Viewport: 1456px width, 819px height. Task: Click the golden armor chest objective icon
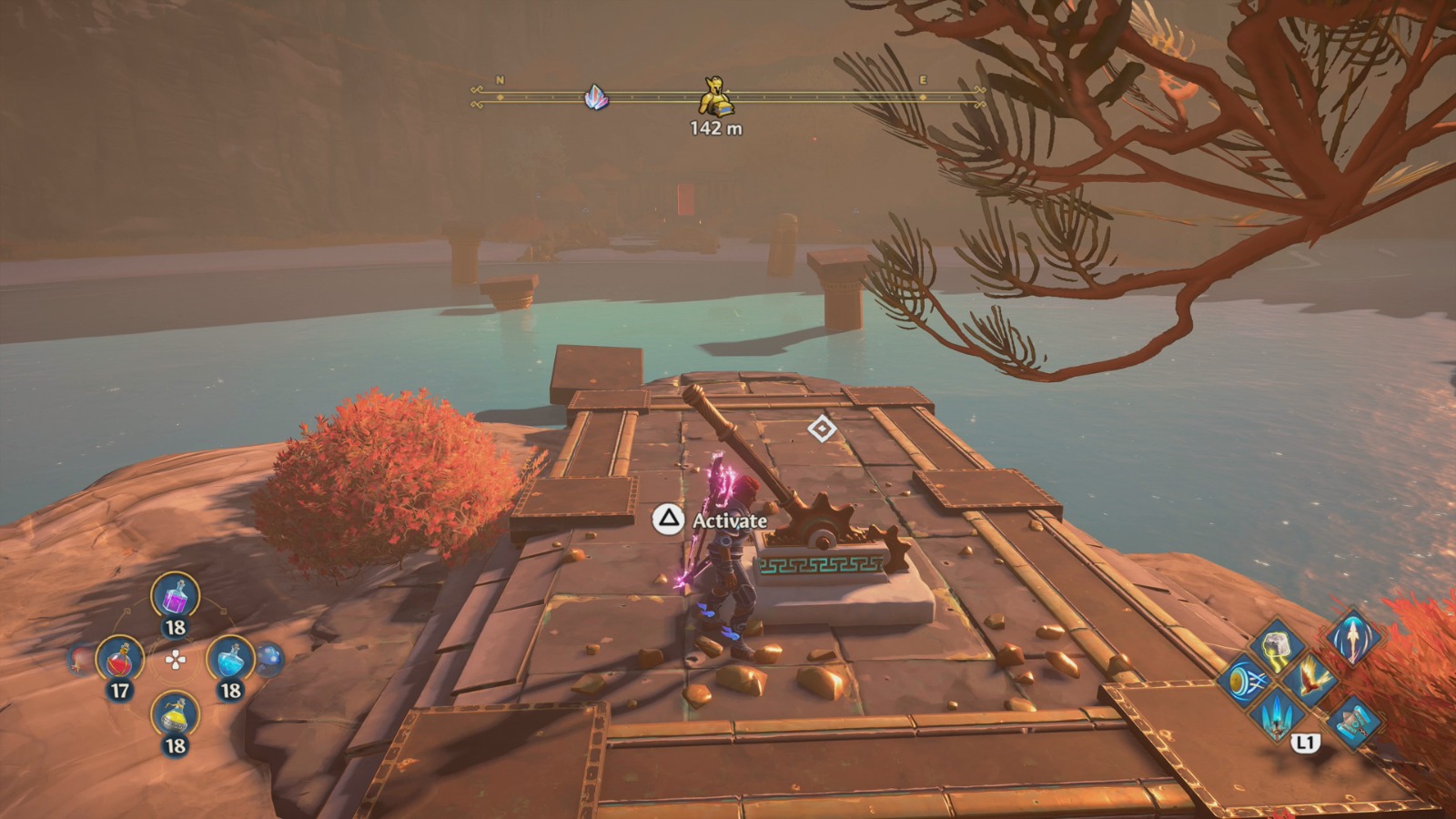(714, 96)
